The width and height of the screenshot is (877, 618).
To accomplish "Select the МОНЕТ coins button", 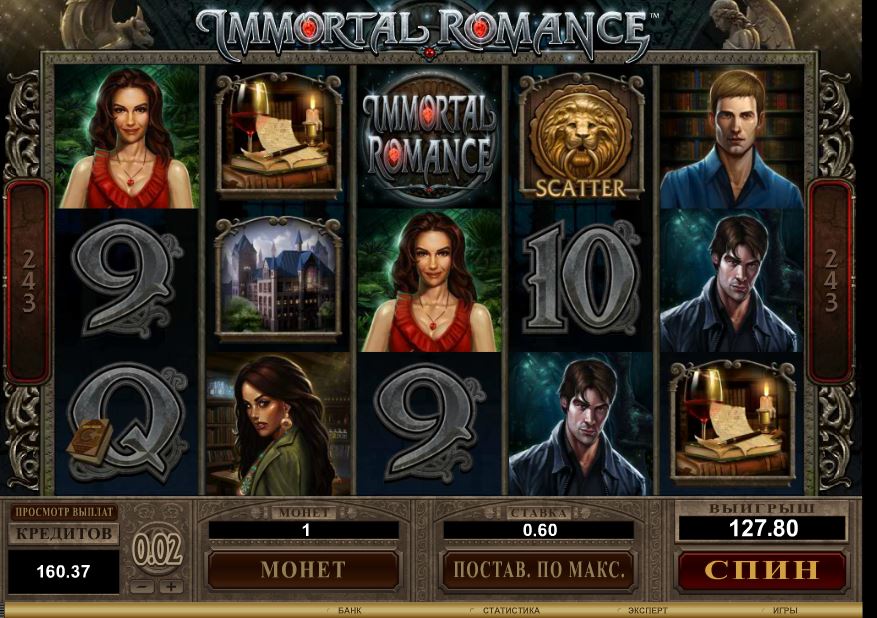I will (x=302, y=571).
